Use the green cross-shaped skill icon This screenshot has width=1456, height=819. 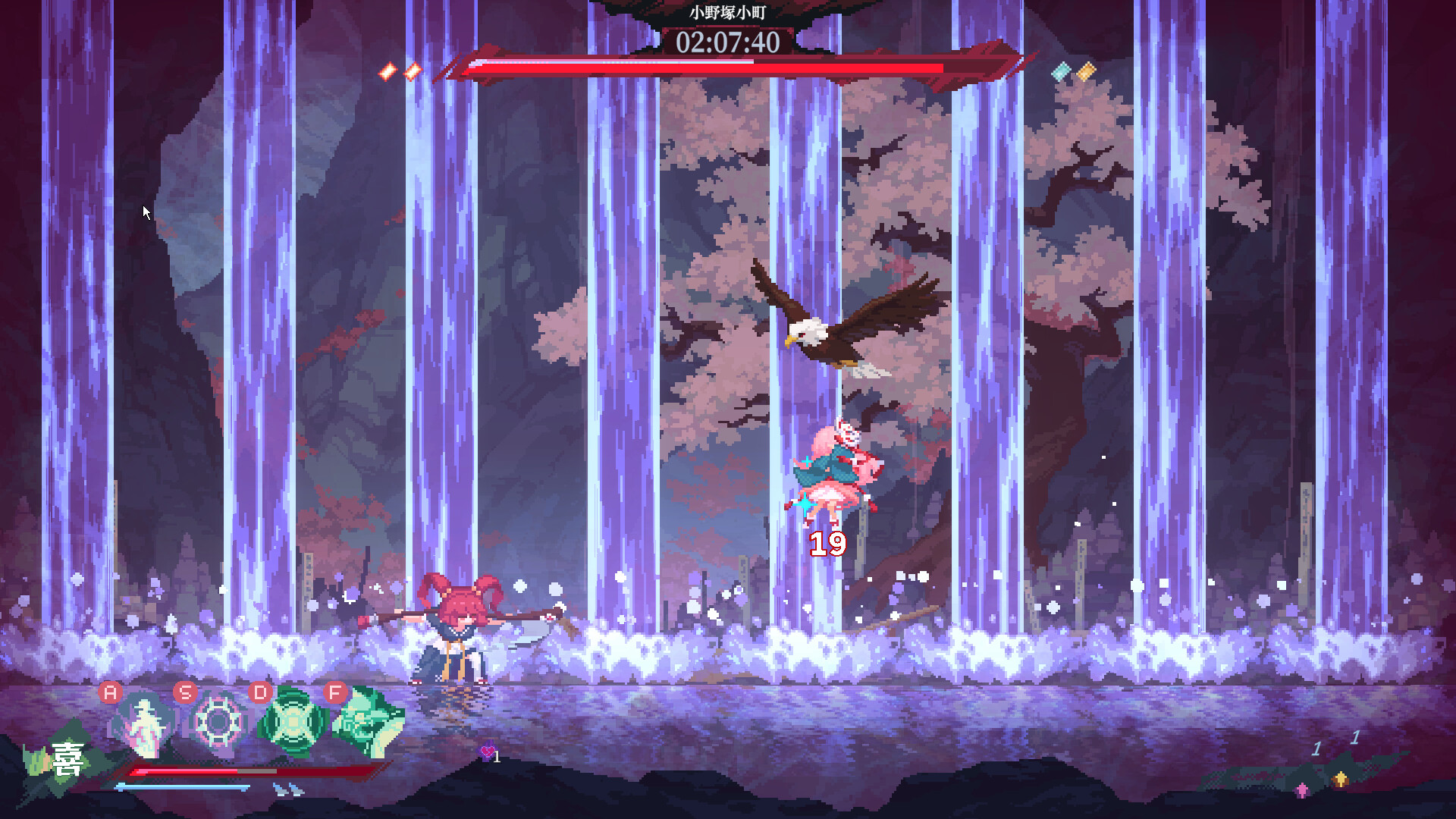coord(292,722)
